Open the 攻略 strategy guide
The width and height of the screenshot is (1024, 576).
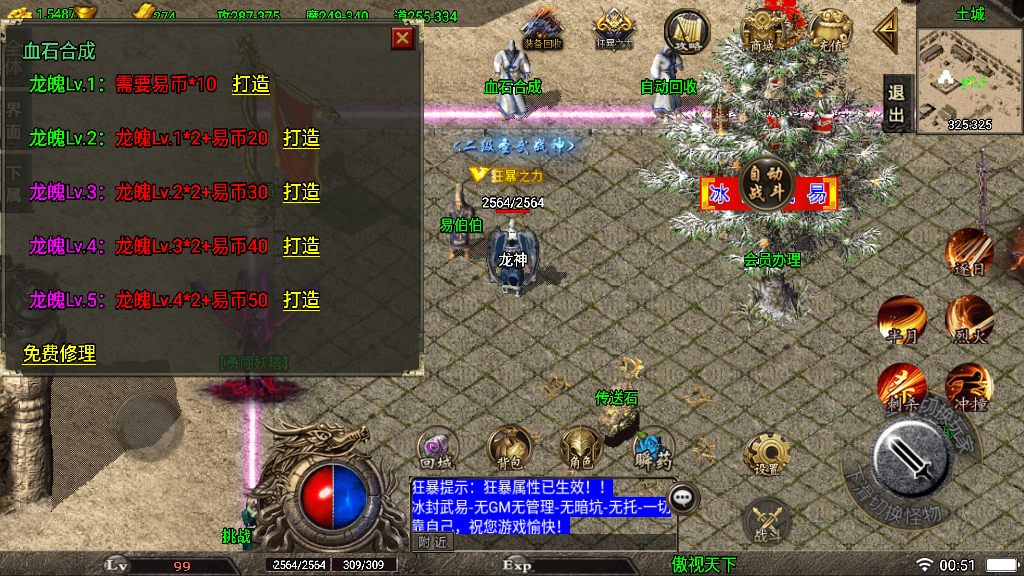tap(685, 29)
